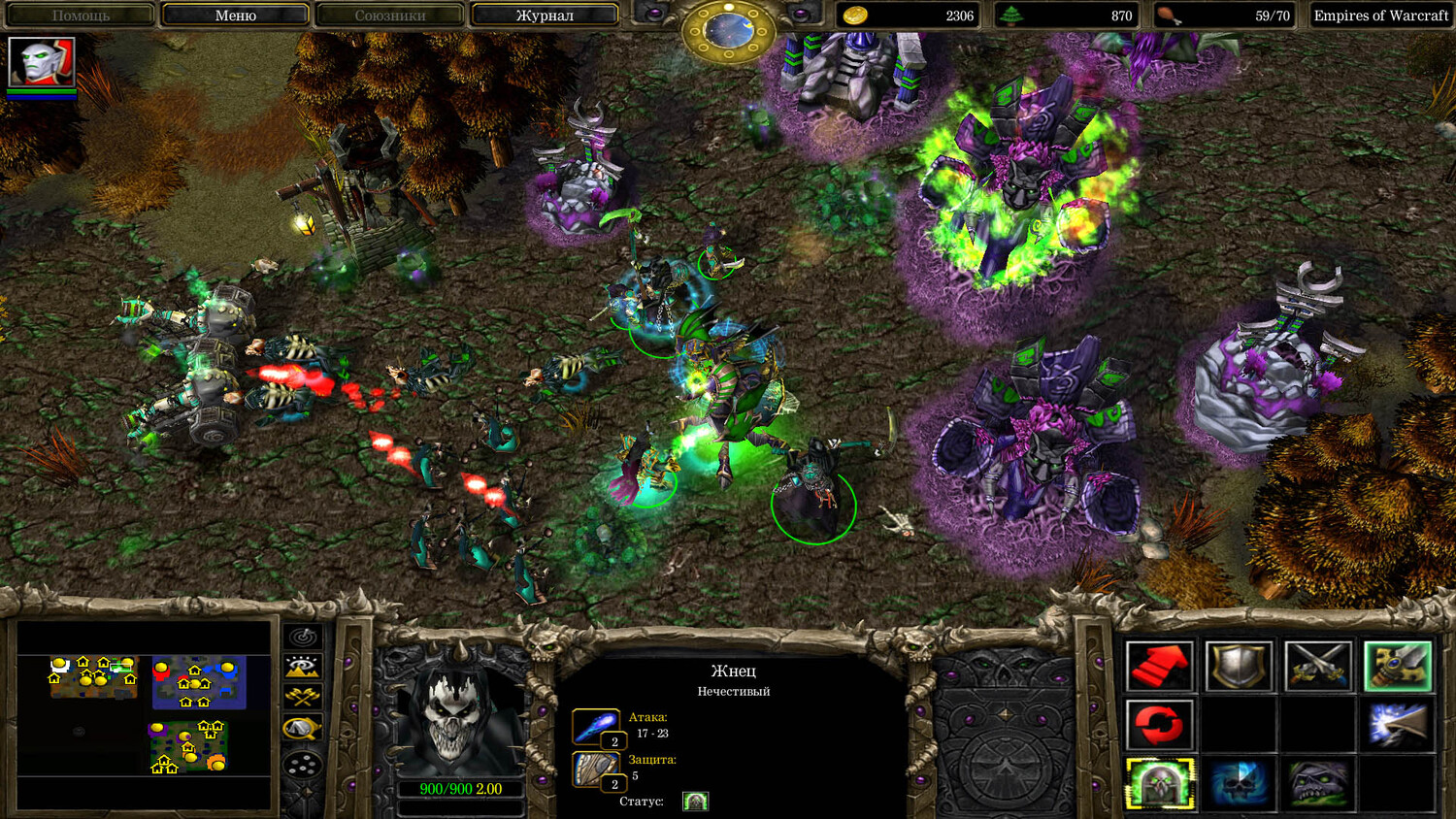The width and height of the screenshot is (1456, 819).
Task: Open the Союзники allies menu
Action: pos(389,16)
